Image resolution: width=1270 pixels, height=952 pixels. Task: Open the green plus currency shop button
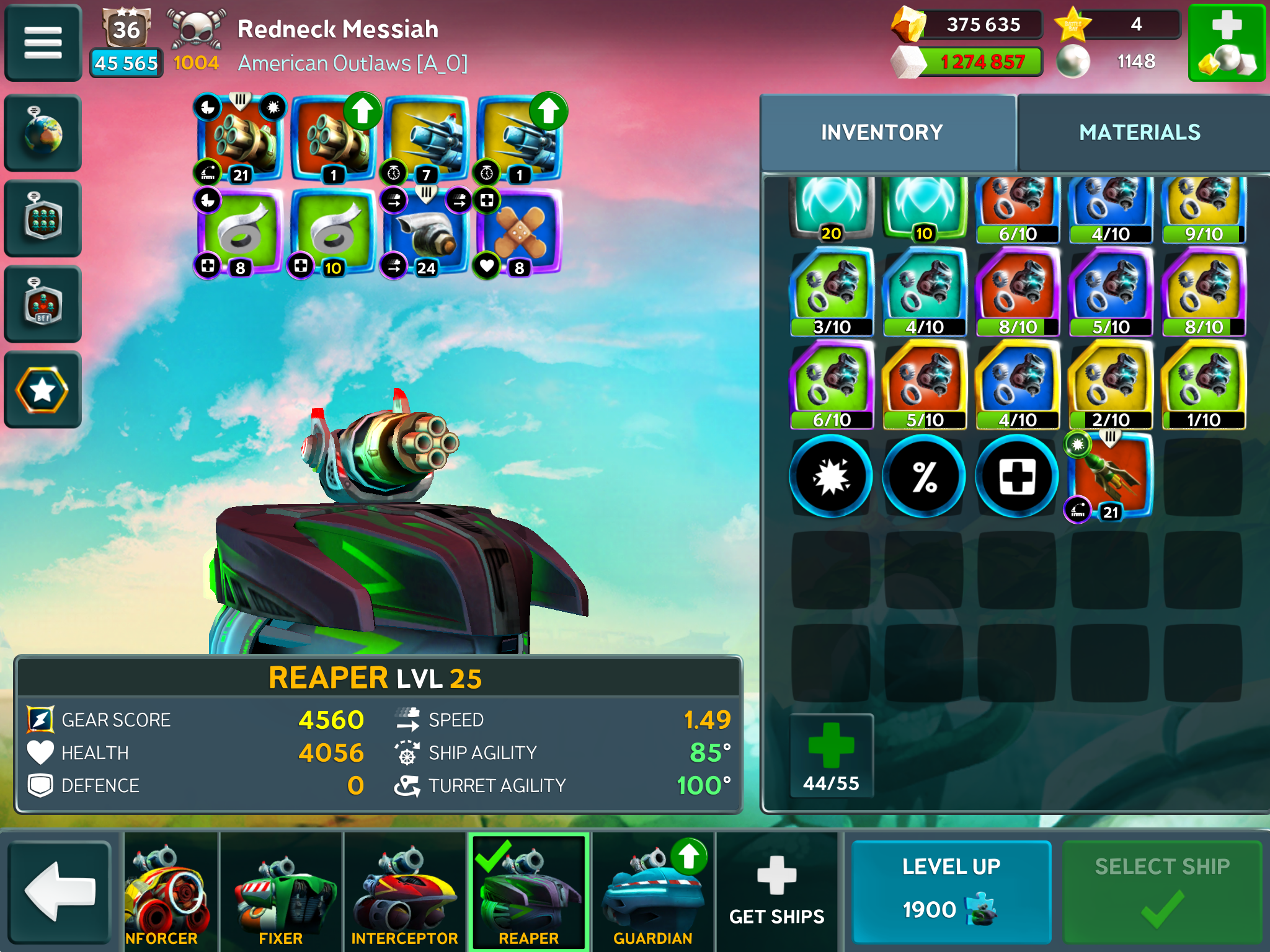point(1226,43)
